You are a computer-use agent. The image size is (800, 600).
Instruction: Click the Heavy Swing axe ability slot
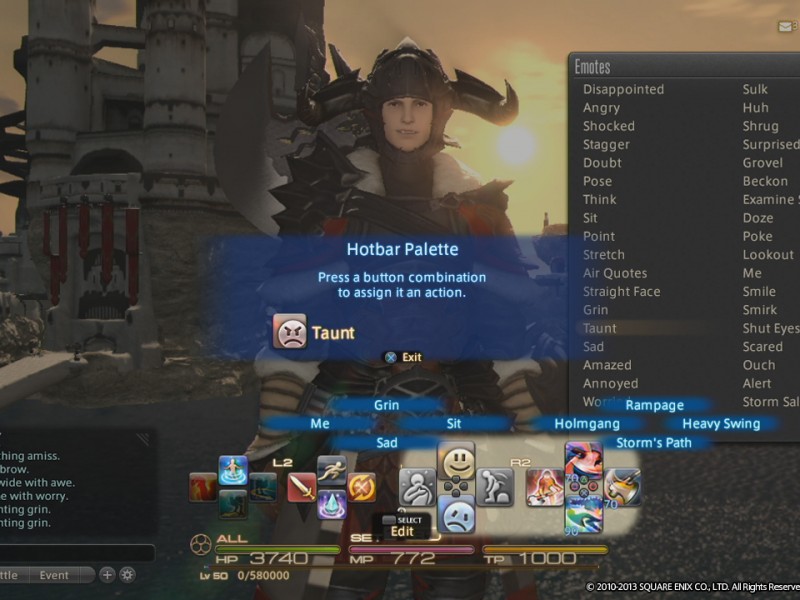[x=622, y=487]
